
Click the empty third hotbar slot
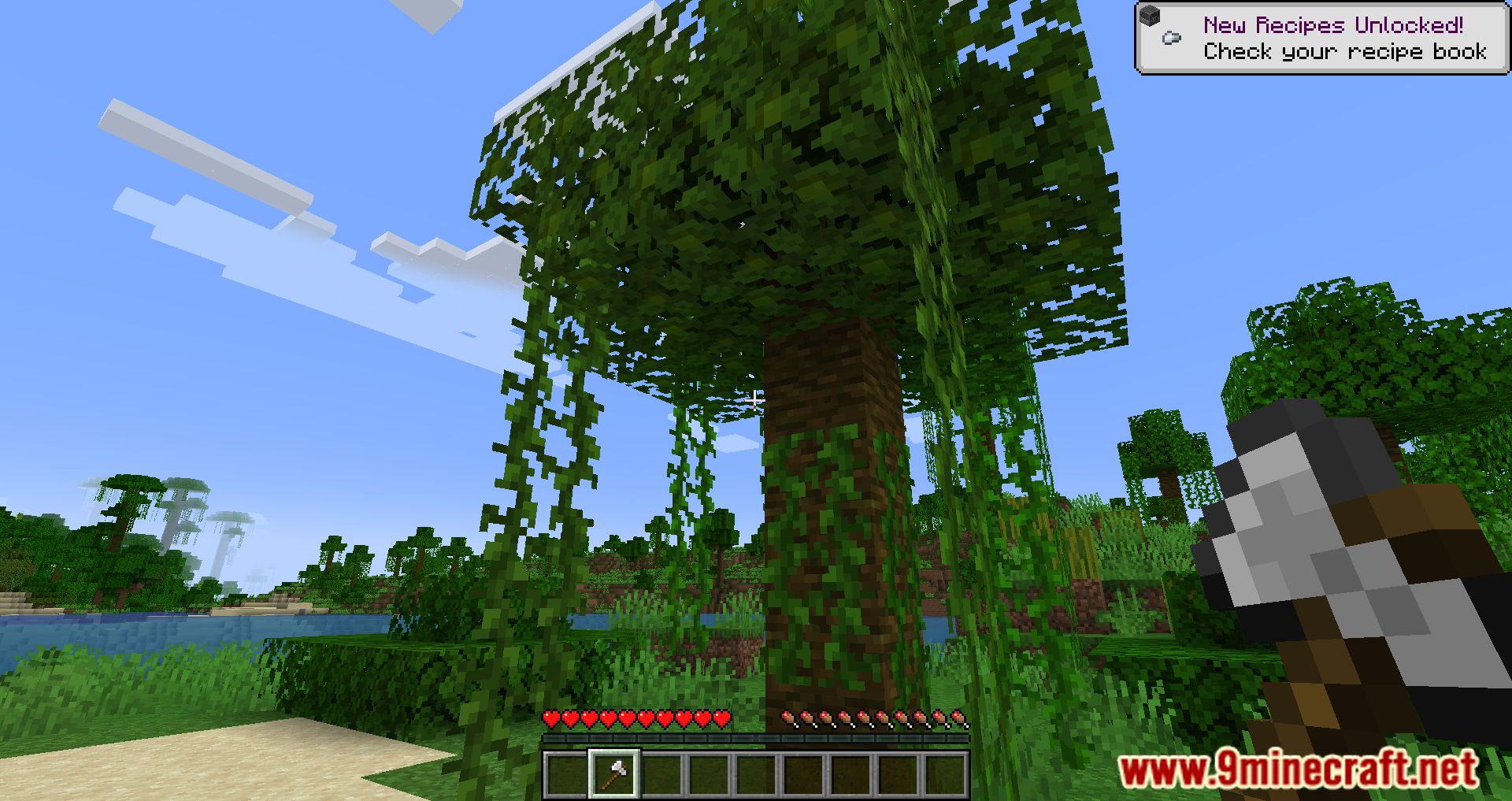click(x=664, y=776)
